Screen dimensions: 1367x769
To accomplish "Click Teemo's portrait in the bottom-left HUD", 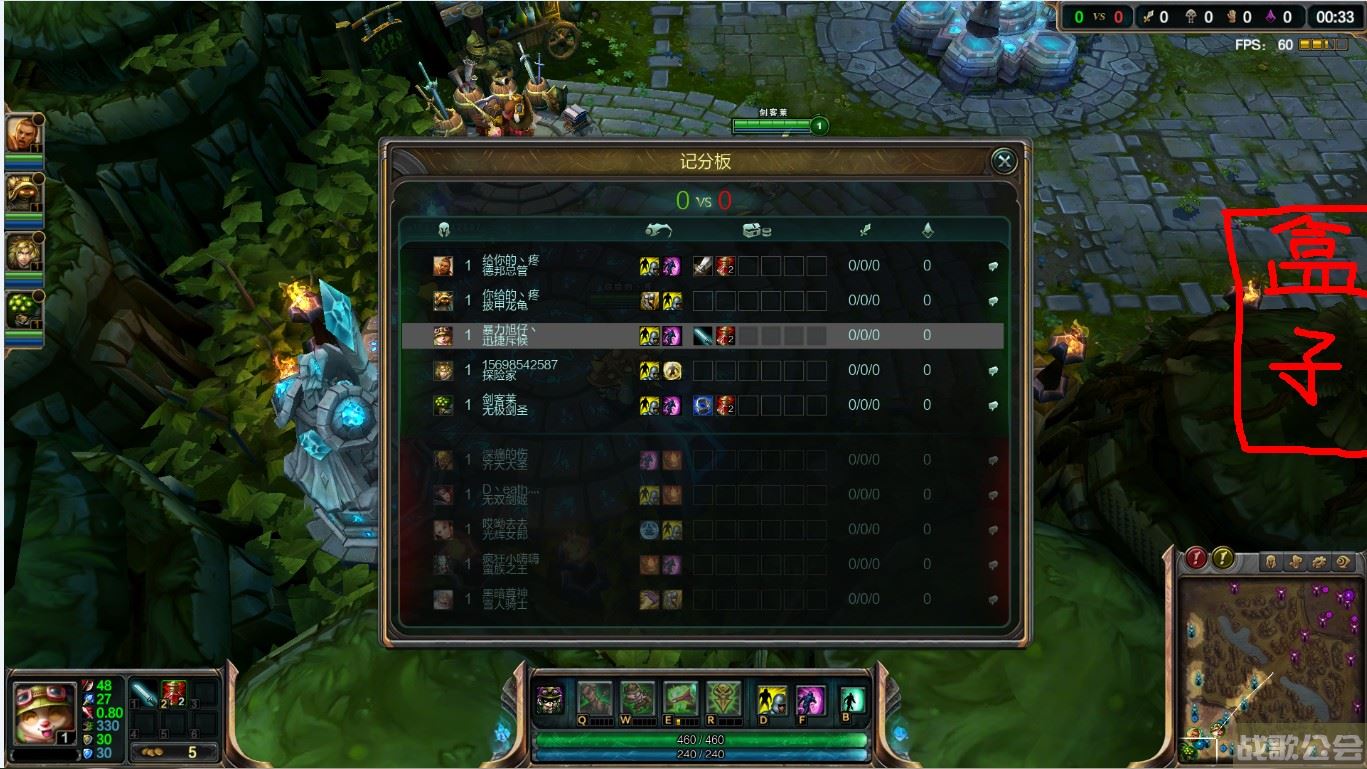I will (x=45, y=708).
